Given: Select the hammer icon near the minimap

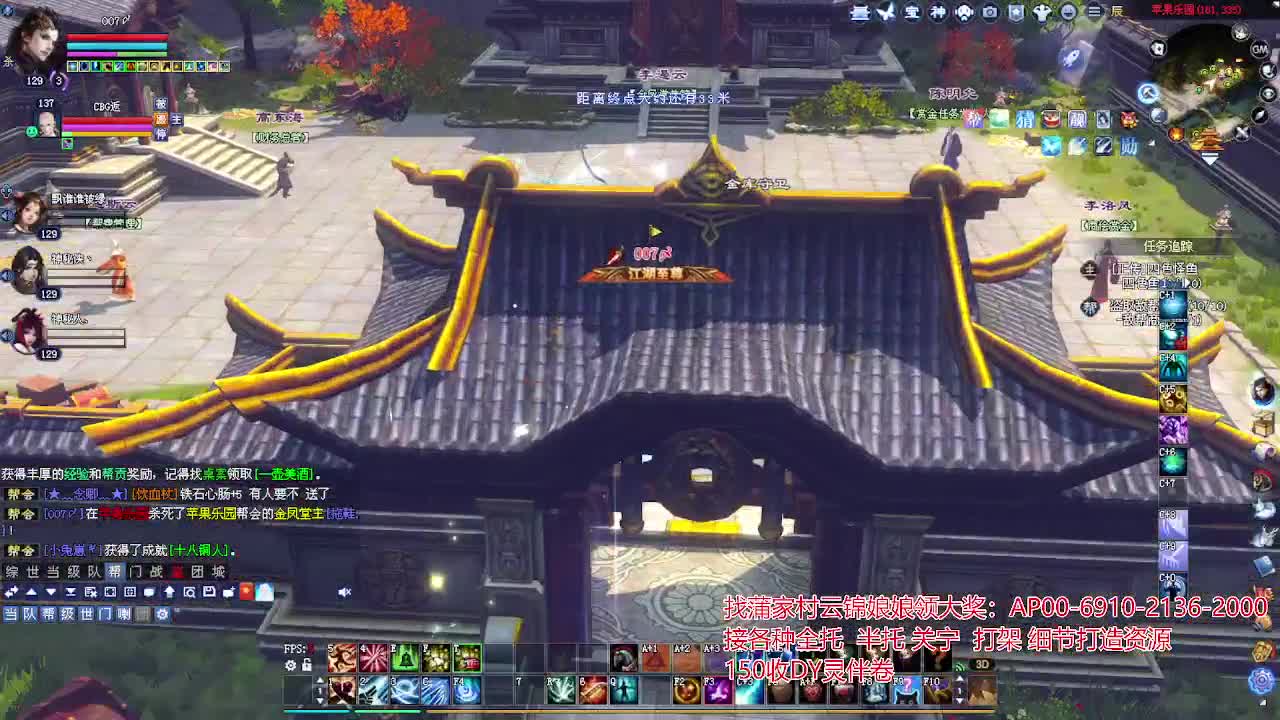Looking at the screenshot, I should click(x=1148, y=93).
